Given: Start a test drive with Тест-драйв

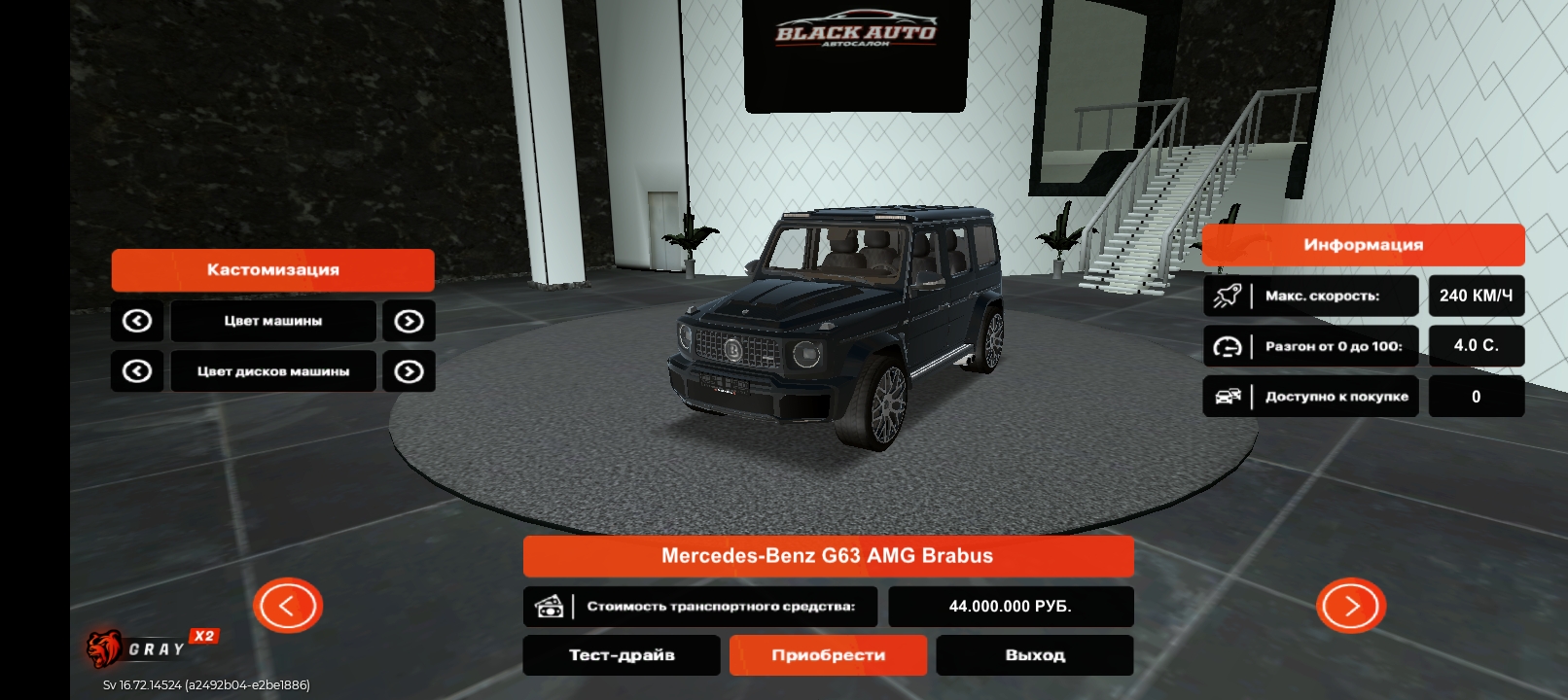Looking at the screenshot, I should click(x=622, y=655).
